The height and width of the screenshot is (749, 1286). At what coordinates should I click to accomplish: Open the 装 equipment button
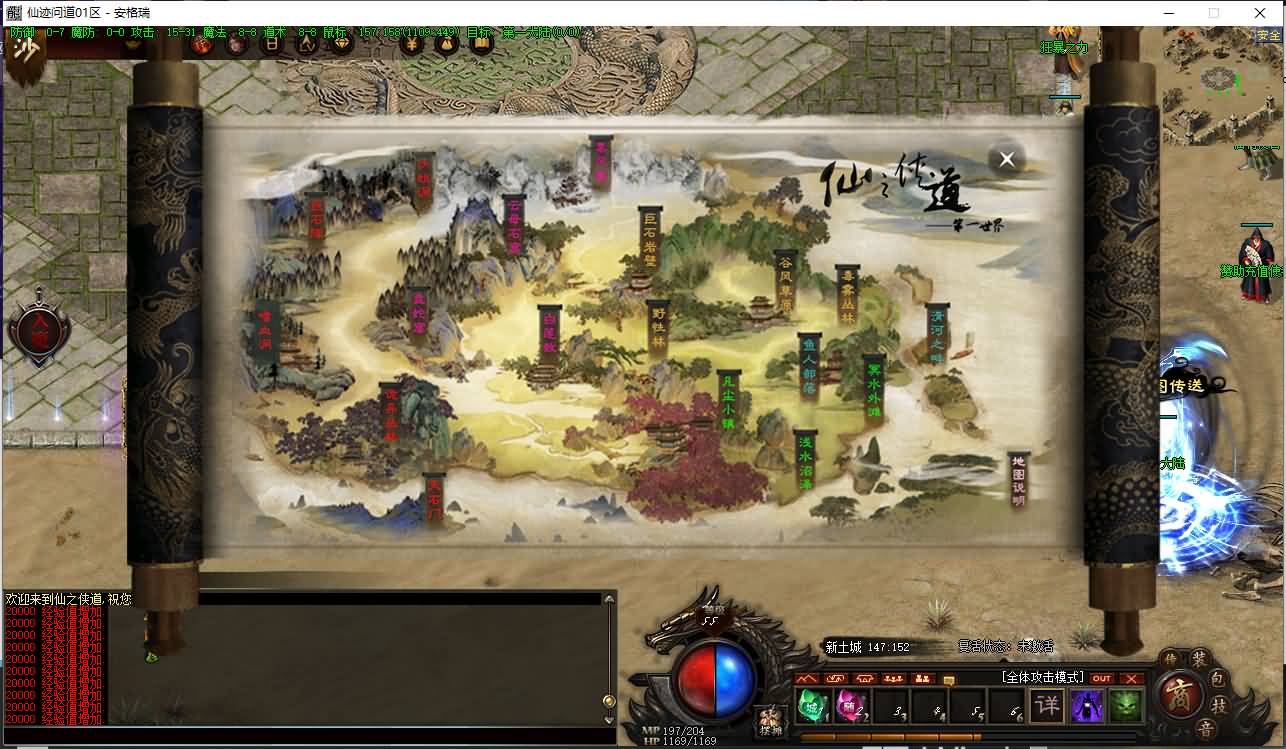click(1199, 659)
